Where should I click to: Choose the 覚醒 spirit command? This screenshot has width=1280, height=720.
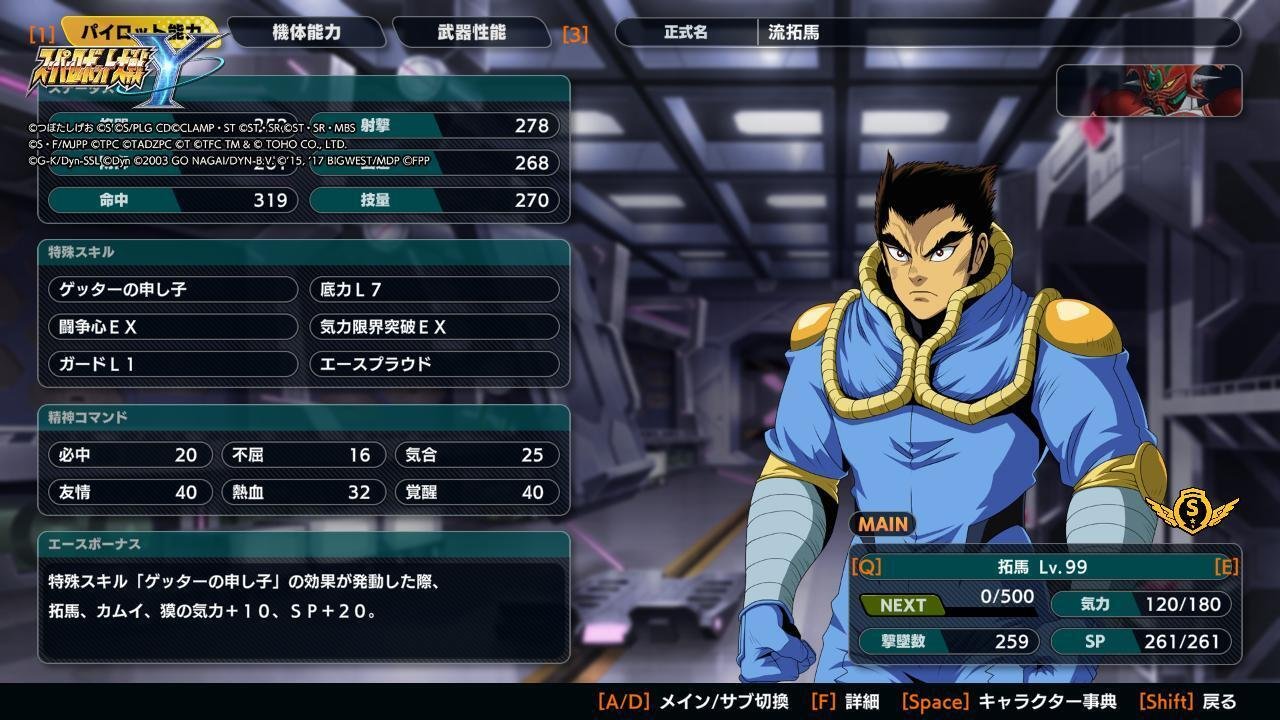(477, 492)
